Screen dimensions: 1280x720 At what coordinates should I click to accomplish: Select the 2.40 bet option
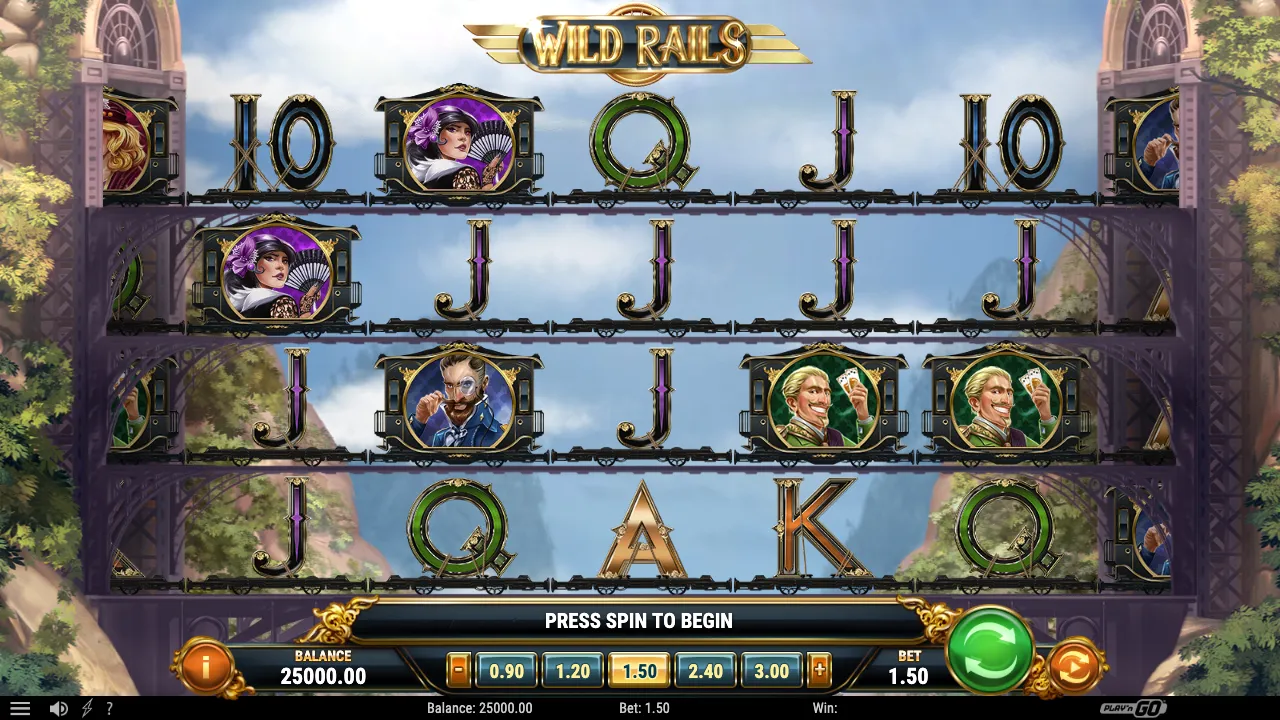(705, 671)
